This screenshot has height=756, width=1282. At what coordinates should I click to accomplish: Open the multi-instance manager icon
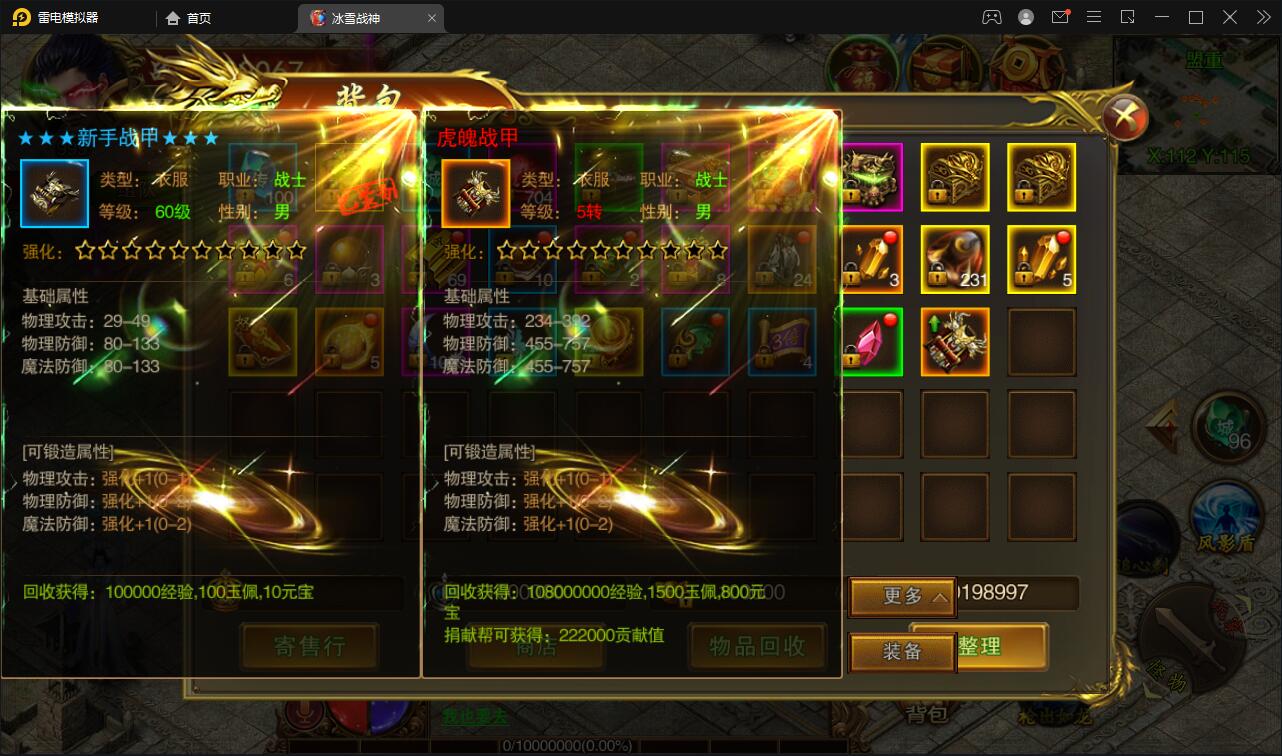coord(1127,16)
